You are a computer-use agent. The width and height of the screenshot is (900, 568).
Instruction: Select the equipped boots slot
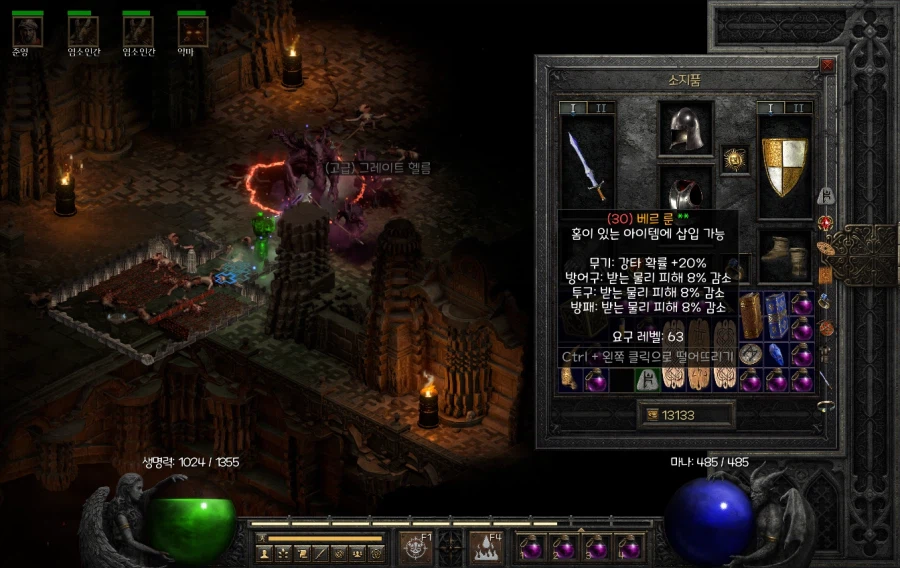[x=785, y=257]
